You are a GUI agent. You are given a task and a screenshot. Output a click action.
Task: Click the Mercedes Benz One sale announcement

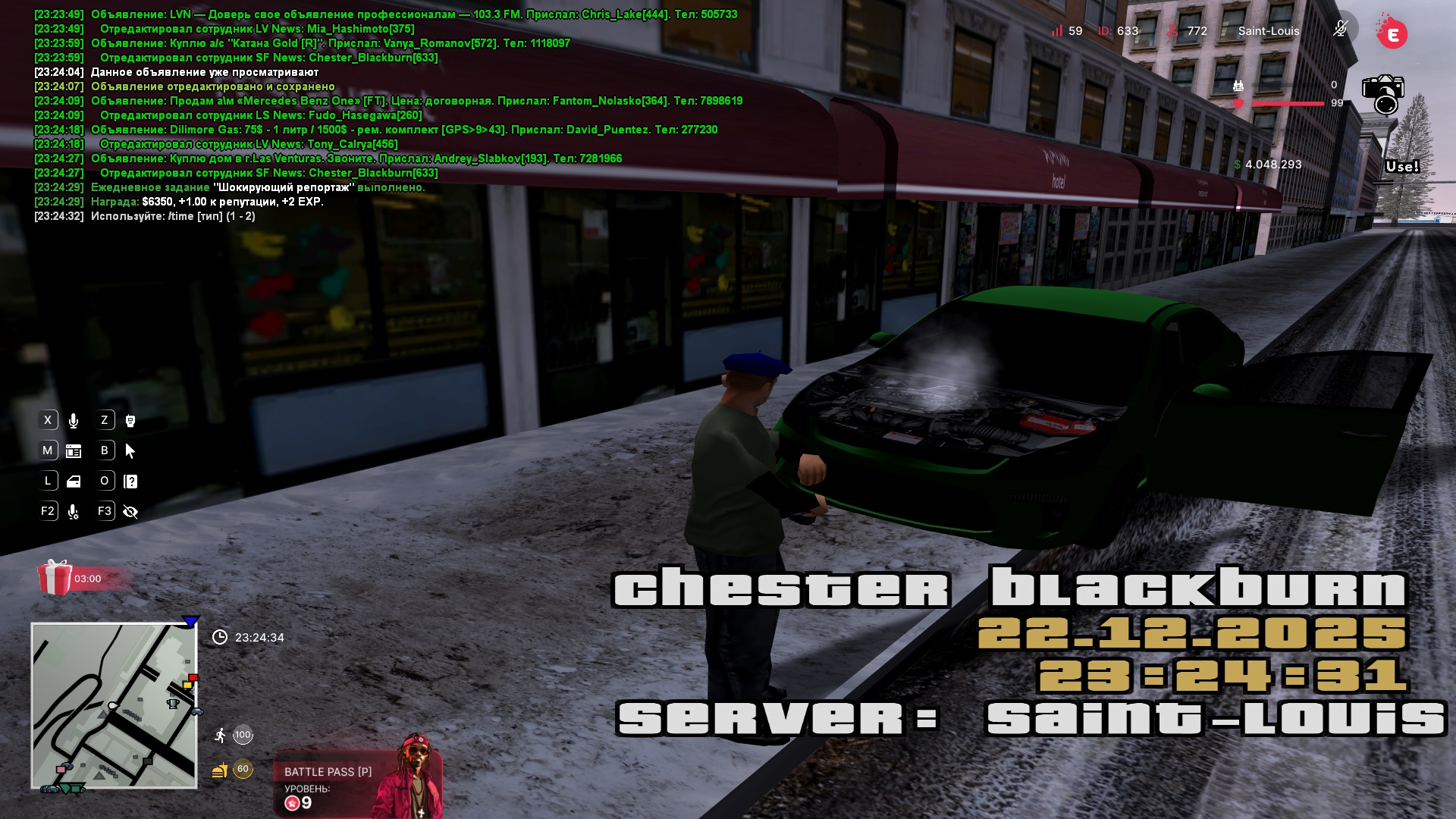click(416, 101)
